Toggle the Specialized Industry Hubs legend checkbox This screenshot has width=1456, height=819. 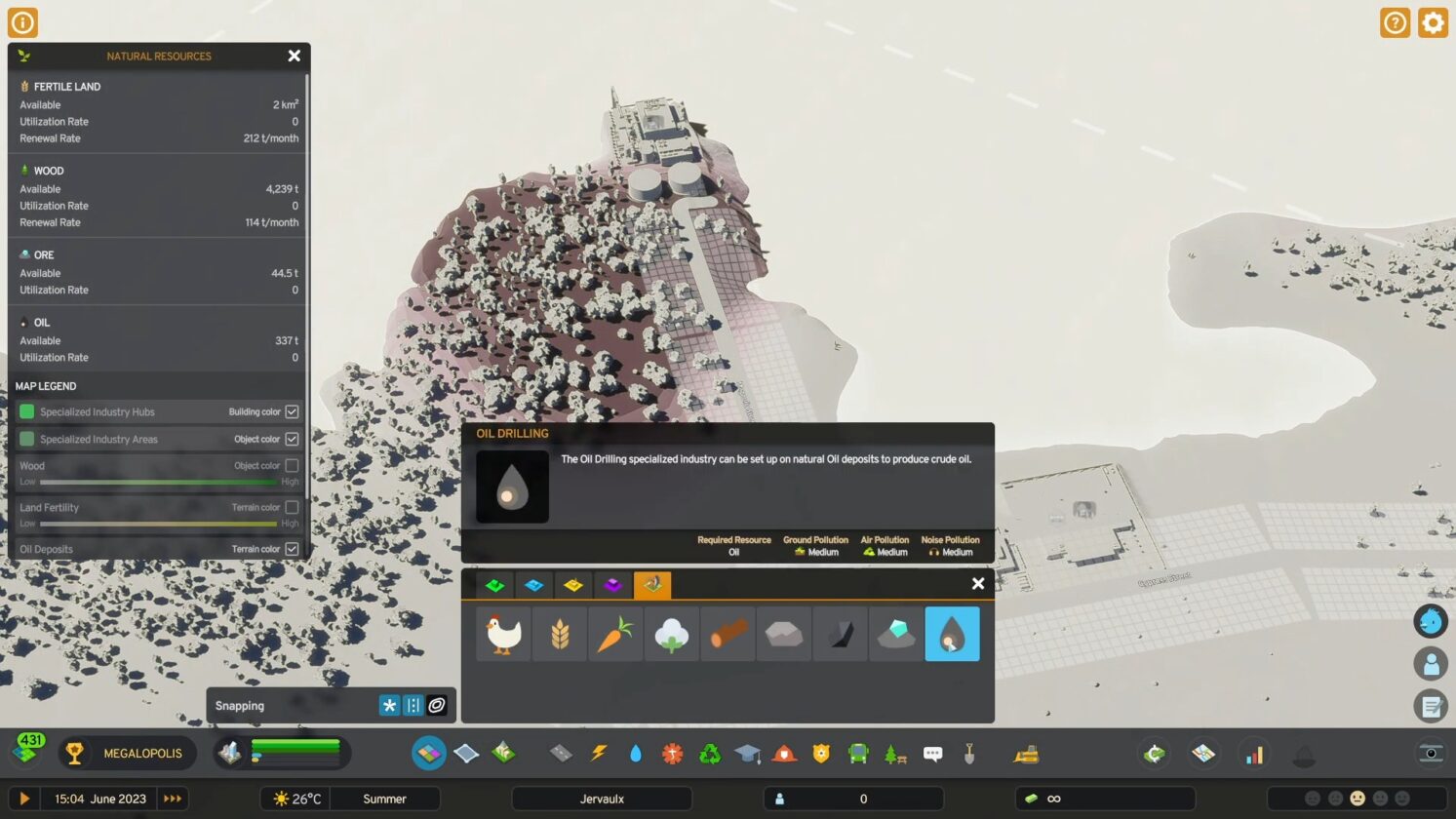click(292, 411)
